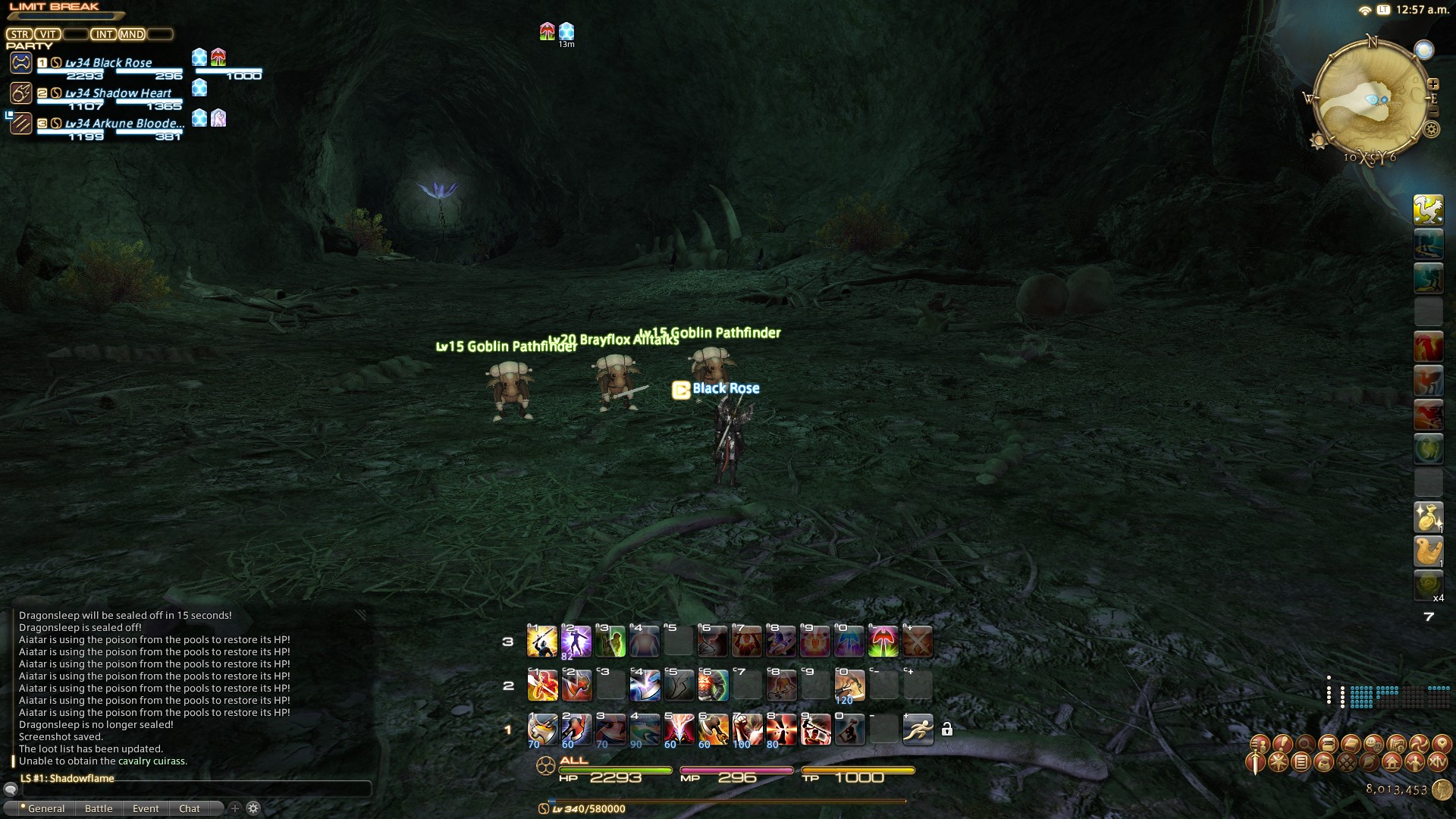The width and height of the screenshot is (1456, 819).
Task: Target party member Shadow Heart
Action: tap(118, 93)
